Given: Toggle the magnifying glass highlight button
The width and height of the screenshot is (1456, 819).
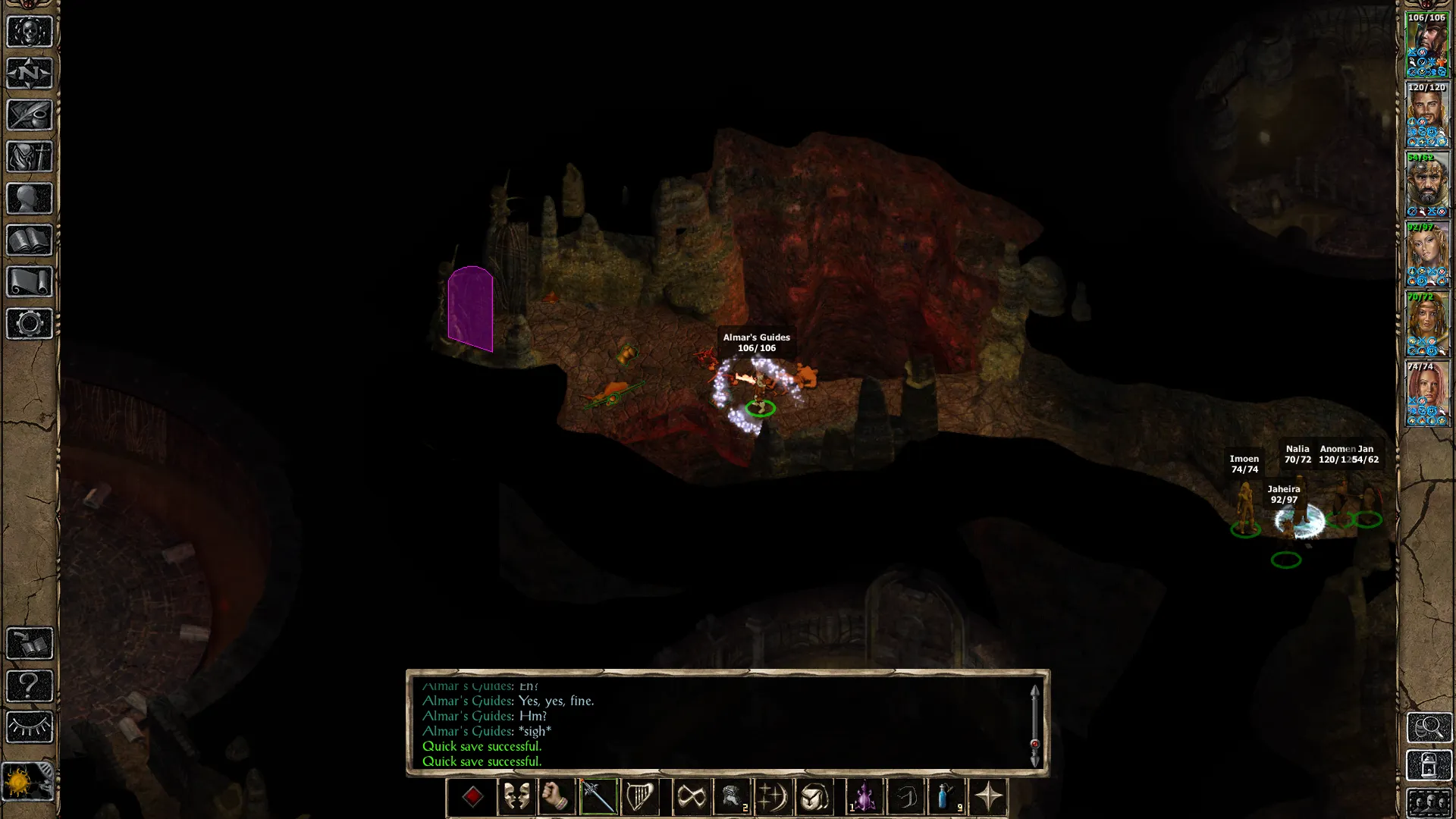Looking at the screenshot, I should click(x=1429, y=727).
